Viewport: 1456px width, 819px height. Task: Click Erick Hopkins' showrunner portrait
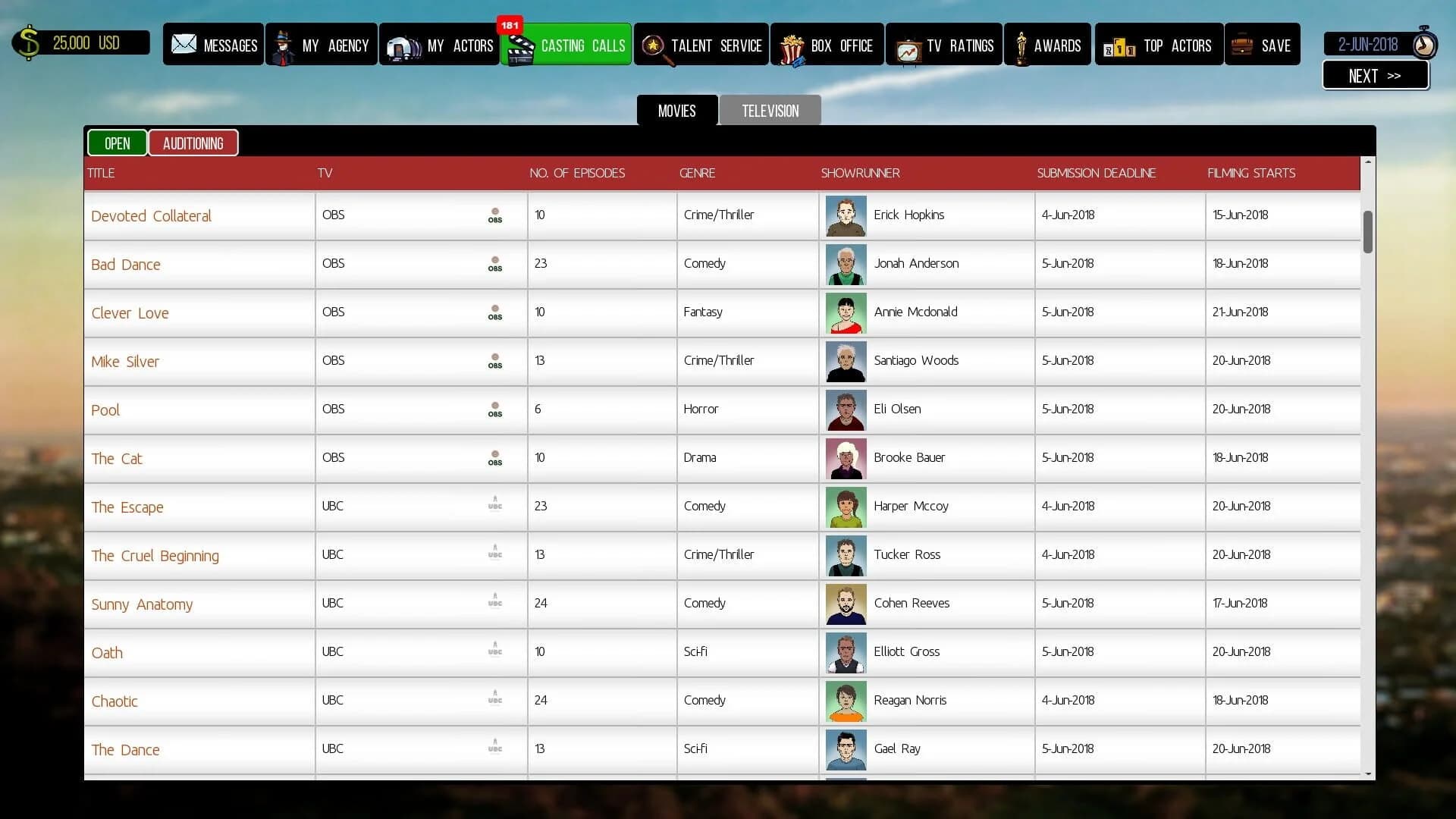[x=846, y=215]
